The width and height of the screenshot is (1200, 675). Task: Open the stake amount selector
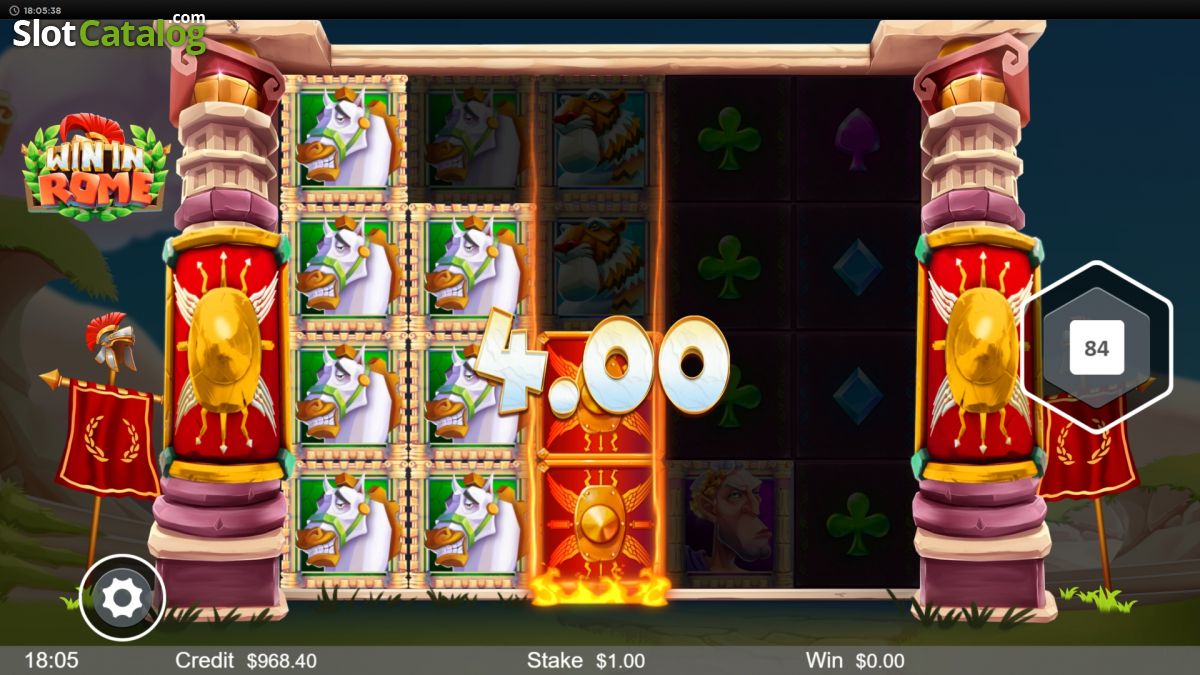[x=585, y=660]
